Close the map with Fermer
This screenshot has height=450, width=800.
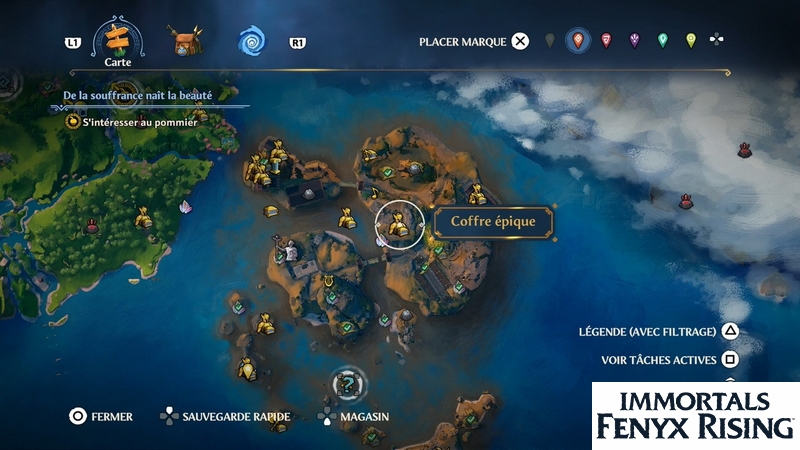click(100, 416)
